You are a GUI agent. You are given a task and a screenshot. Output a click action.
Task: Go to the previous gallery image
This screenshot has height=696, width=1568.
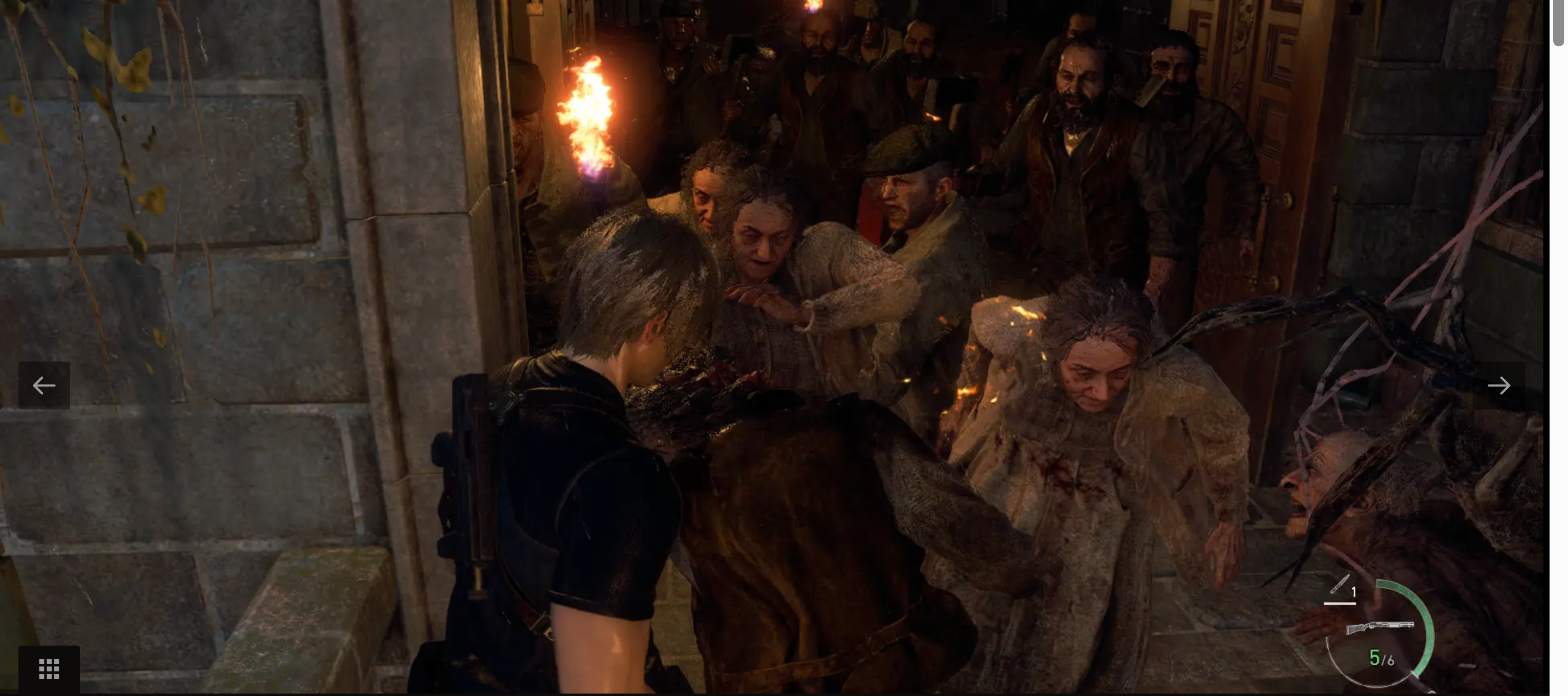[44, 385]
